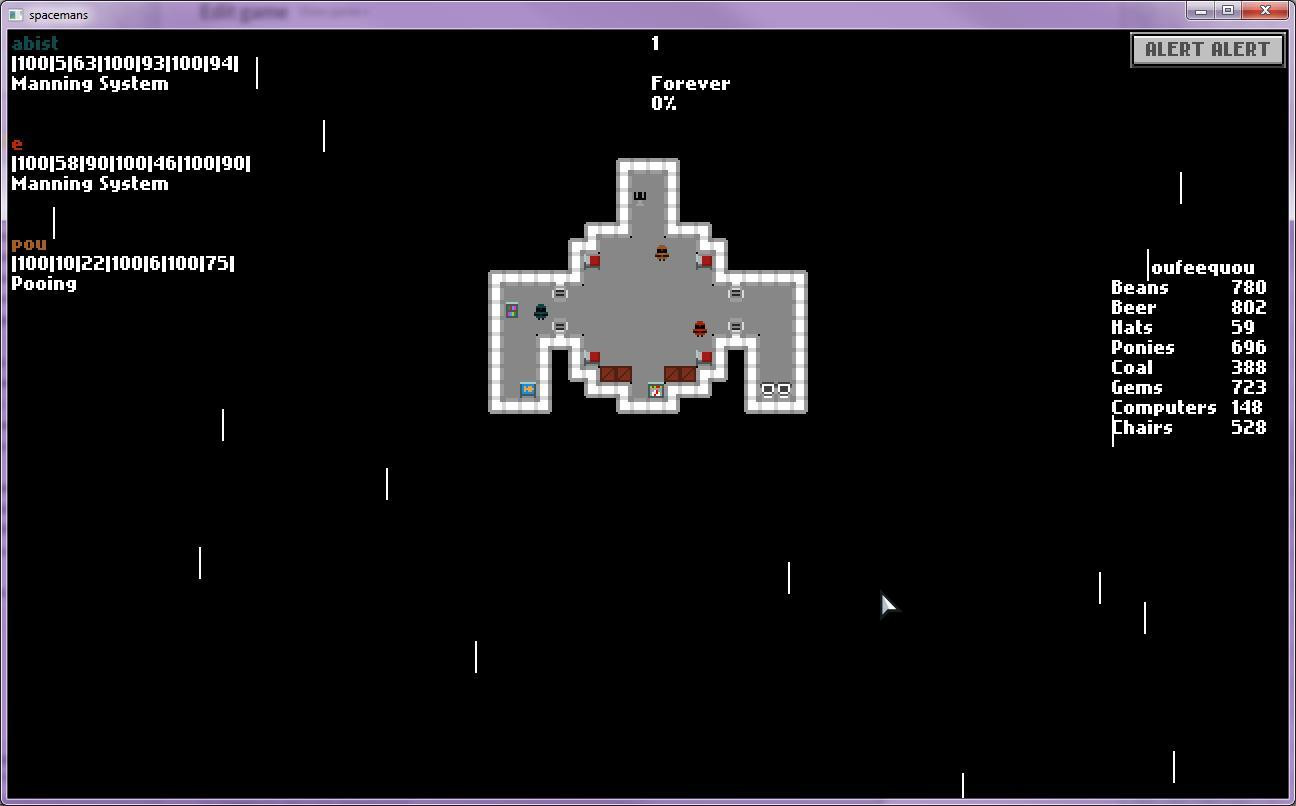Click the brown-hatted crewman in the main room
This screenshot has width=1296, height=806.
(x=662, y=253)
